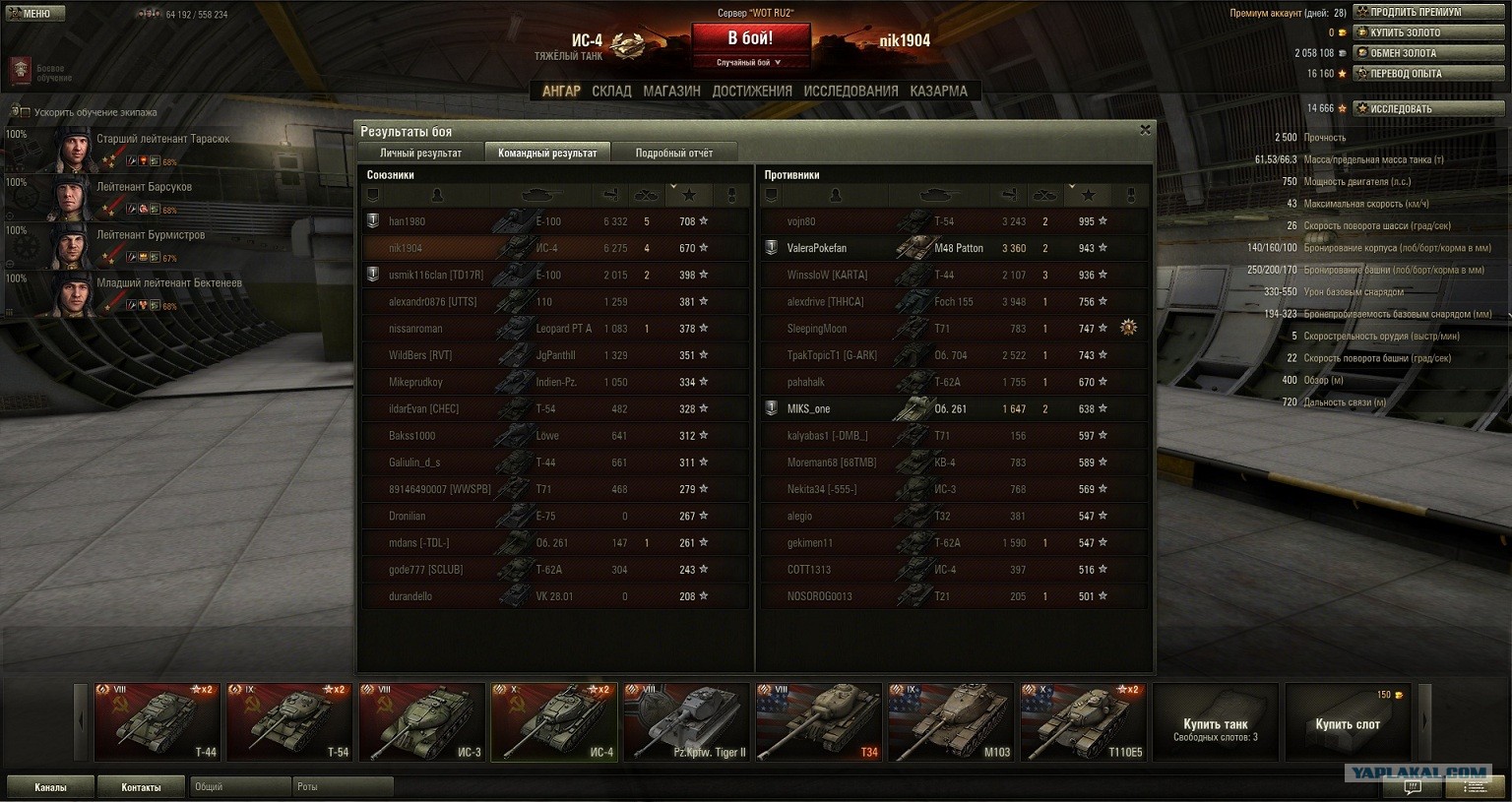Select the Pz.Kpfw. Tiger II tank
Screen dimensions: 1512x802
click(x=686, y=723)
